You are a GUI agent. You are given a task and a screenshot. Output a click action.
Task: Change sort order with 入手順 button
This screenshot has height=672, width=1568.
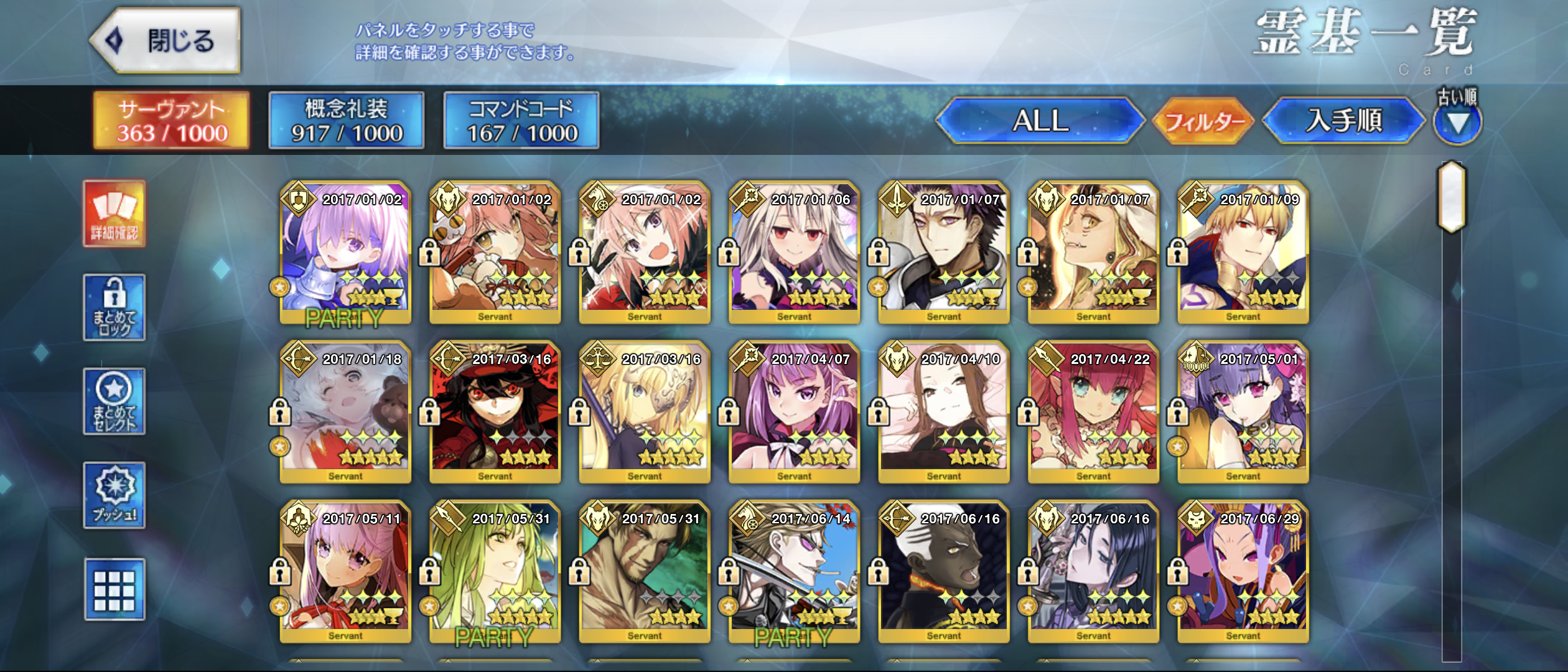point(1344,121)
